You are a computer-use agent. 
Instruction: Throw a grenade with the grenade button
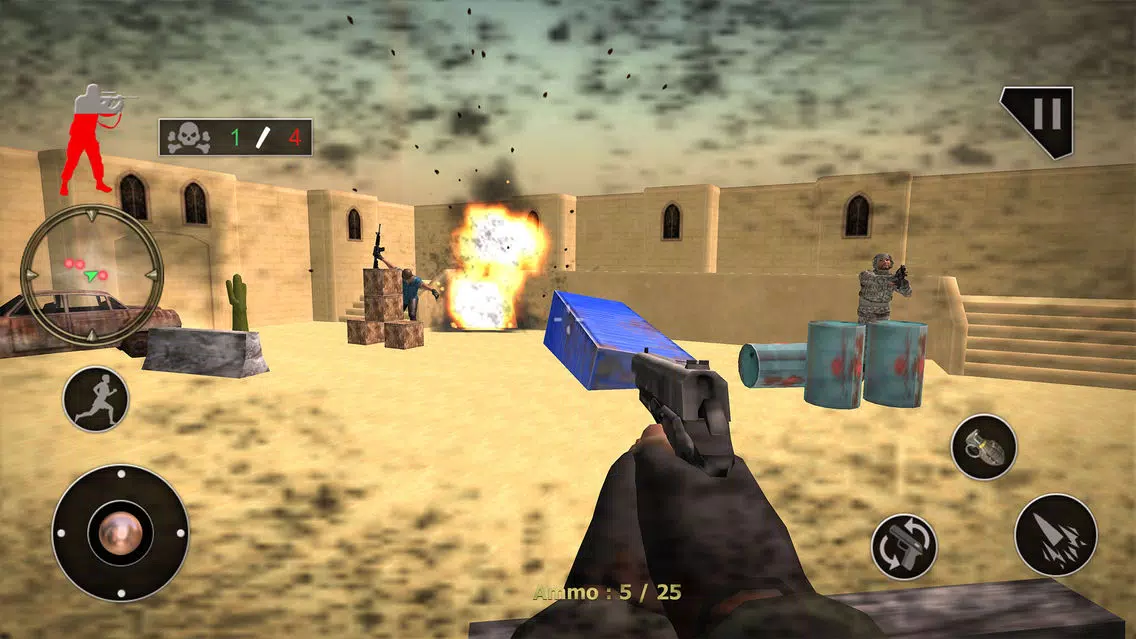coord(983,447)
